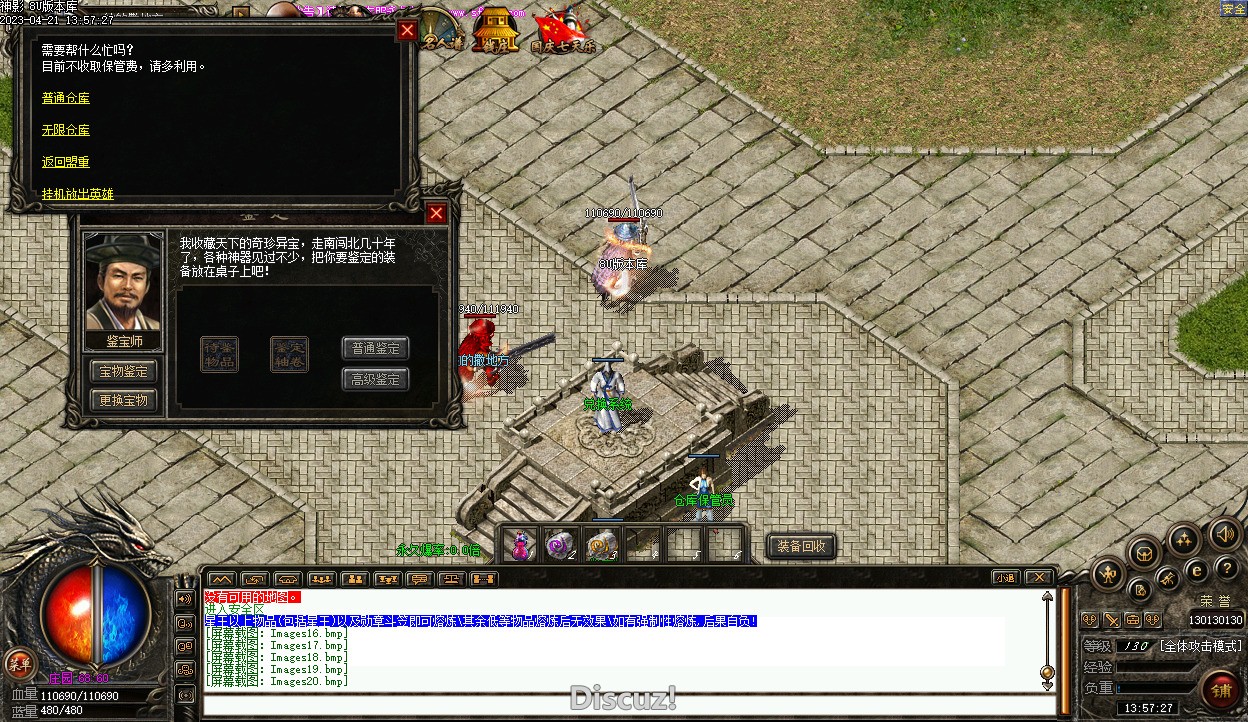Select the 返回盟重 dialogue link

[66, 162]
